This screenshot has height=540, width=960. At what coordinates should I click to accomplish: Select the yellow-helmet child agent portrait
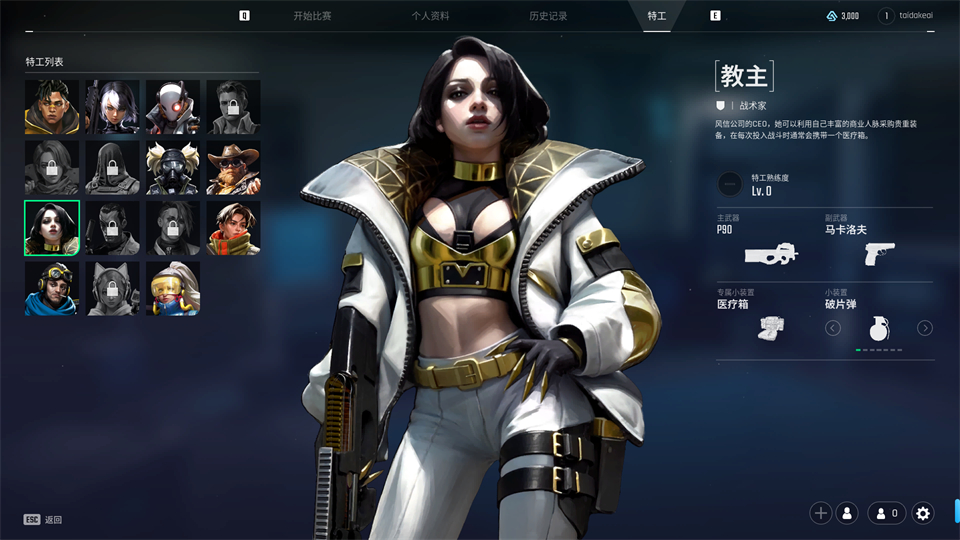click(173, 288)
